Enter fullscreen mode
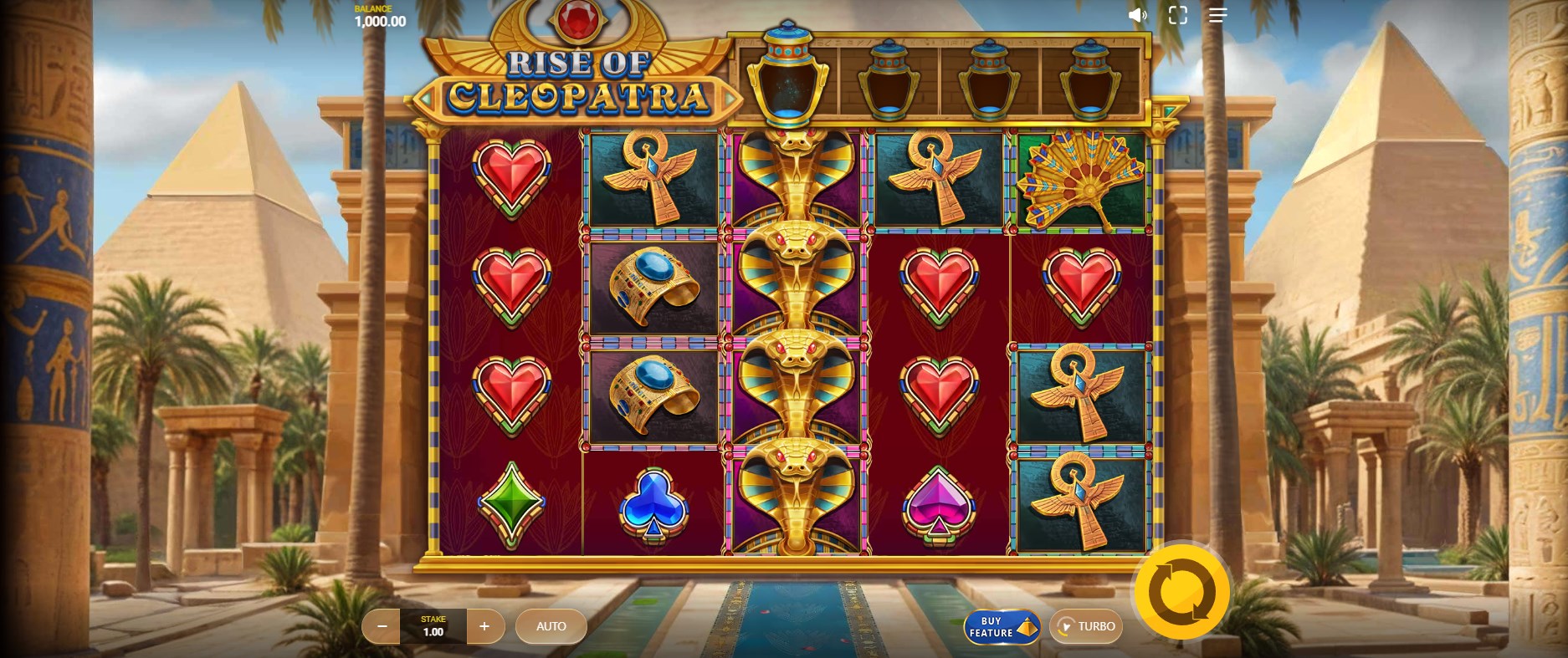 tap(1178, 15)
